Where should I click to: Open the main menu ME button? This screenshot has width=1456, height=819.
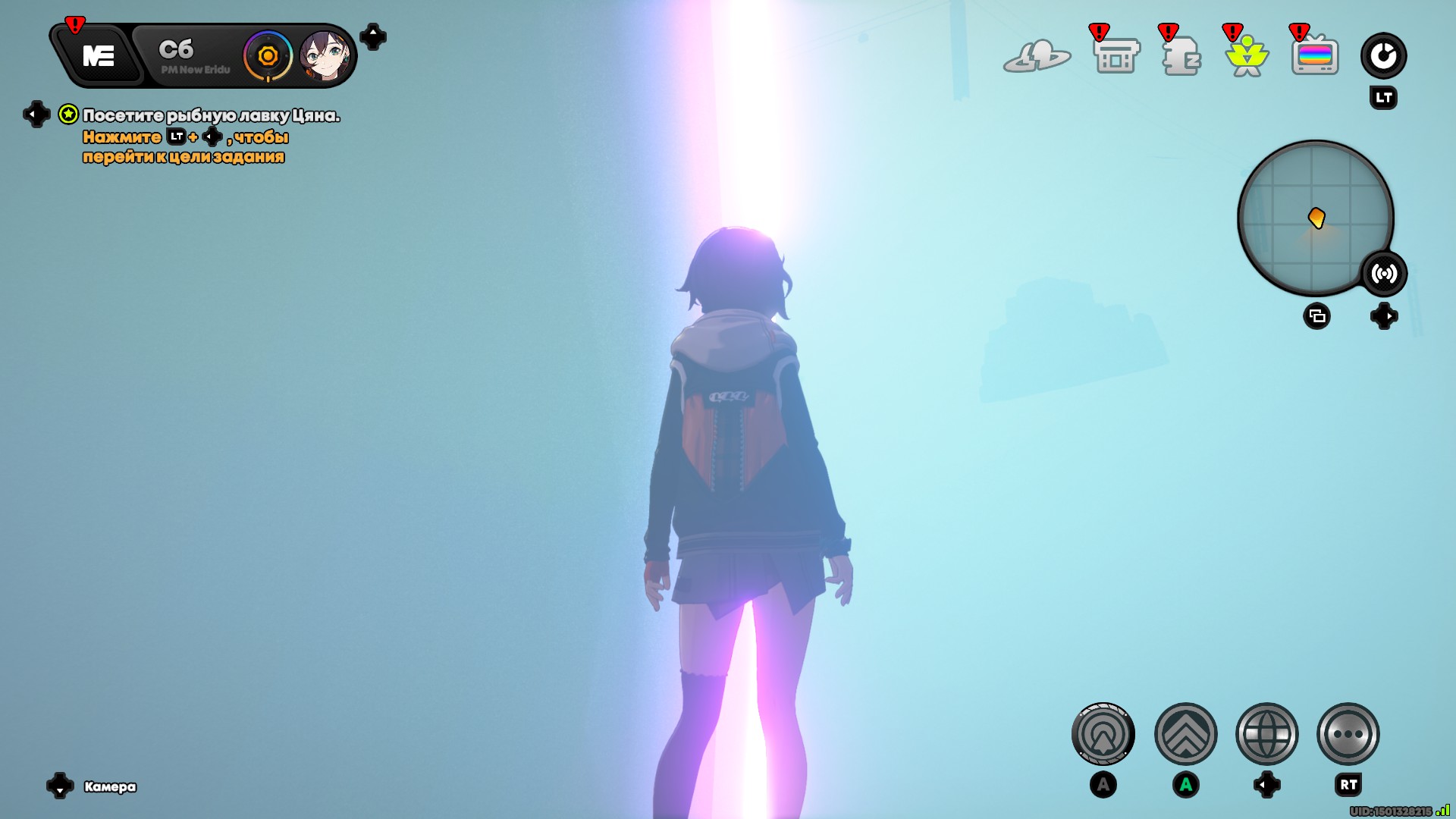click(x=99, y=56)
